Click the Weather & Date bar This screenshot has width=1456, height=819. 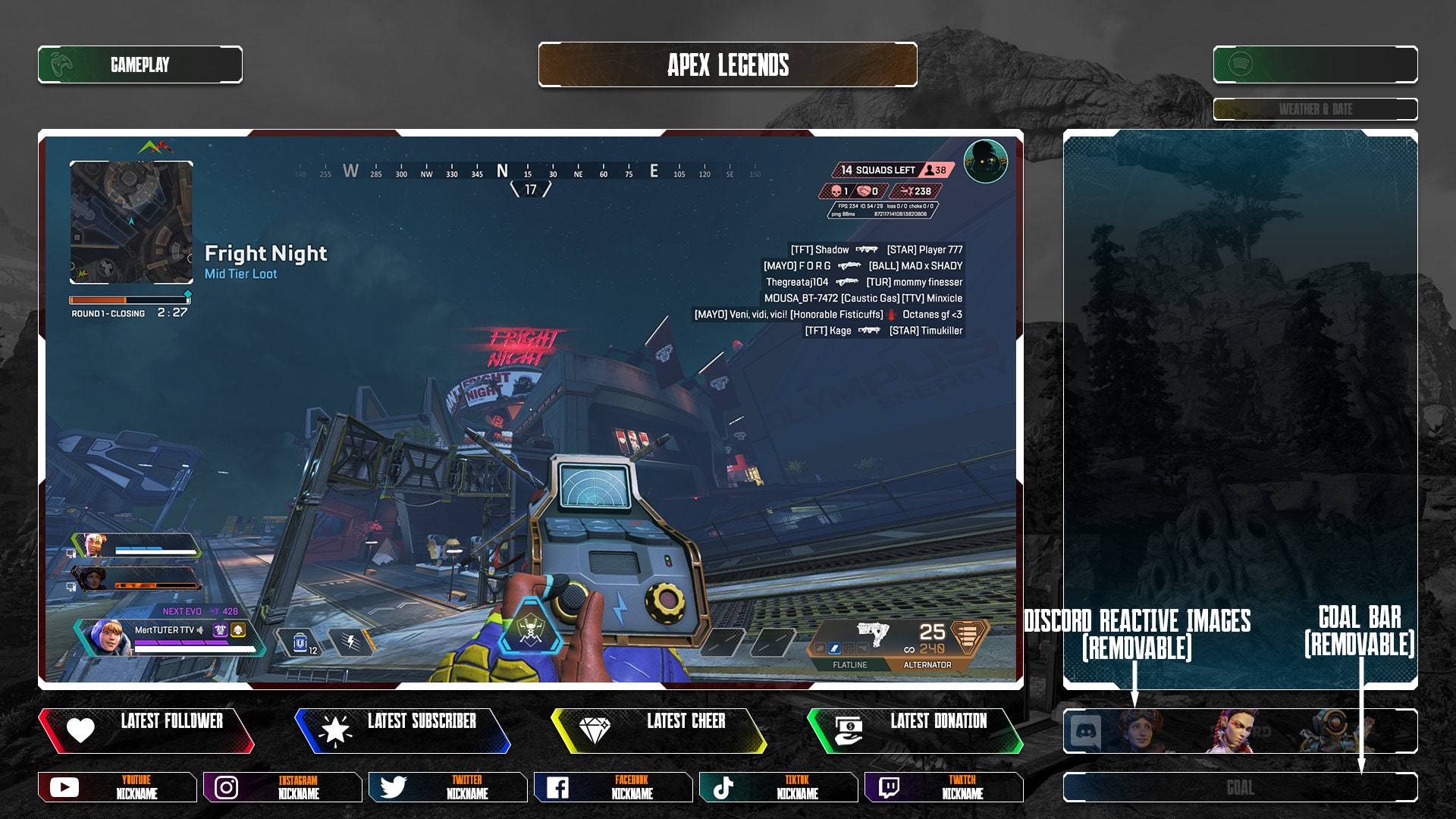[x=1316, y=109]
